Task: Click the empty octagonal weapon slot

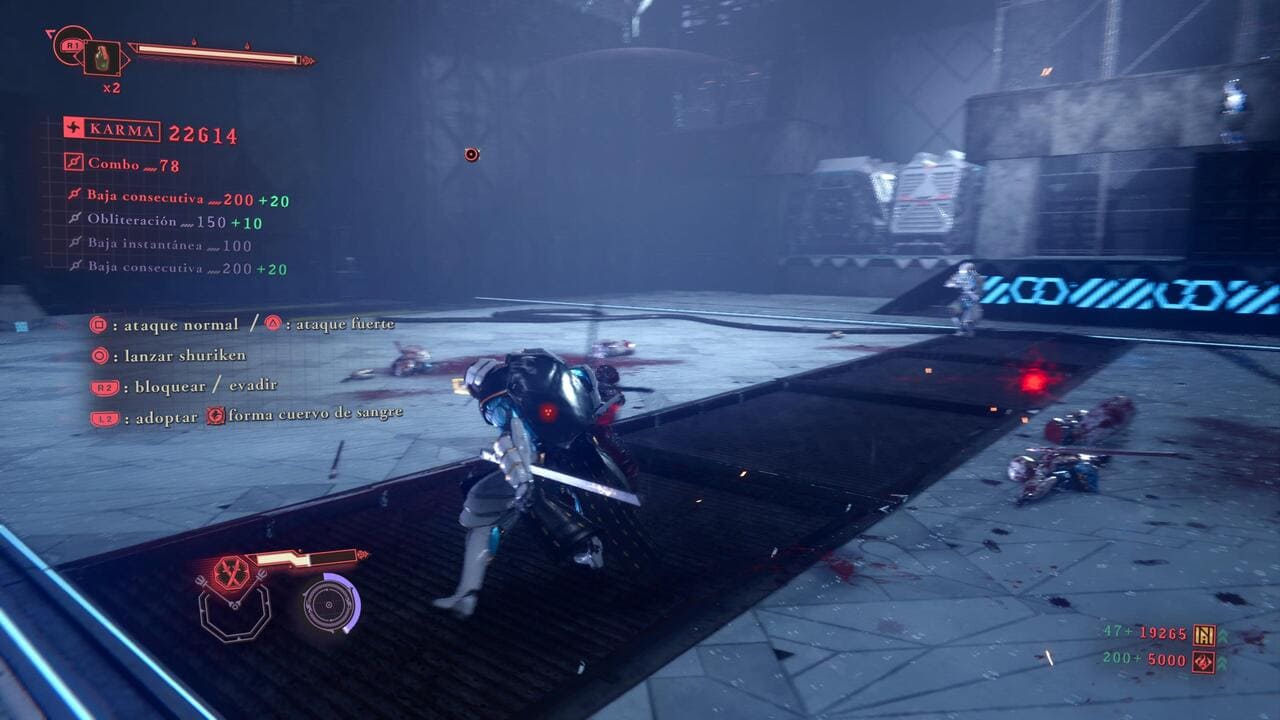Action: [x=234, y=611]
